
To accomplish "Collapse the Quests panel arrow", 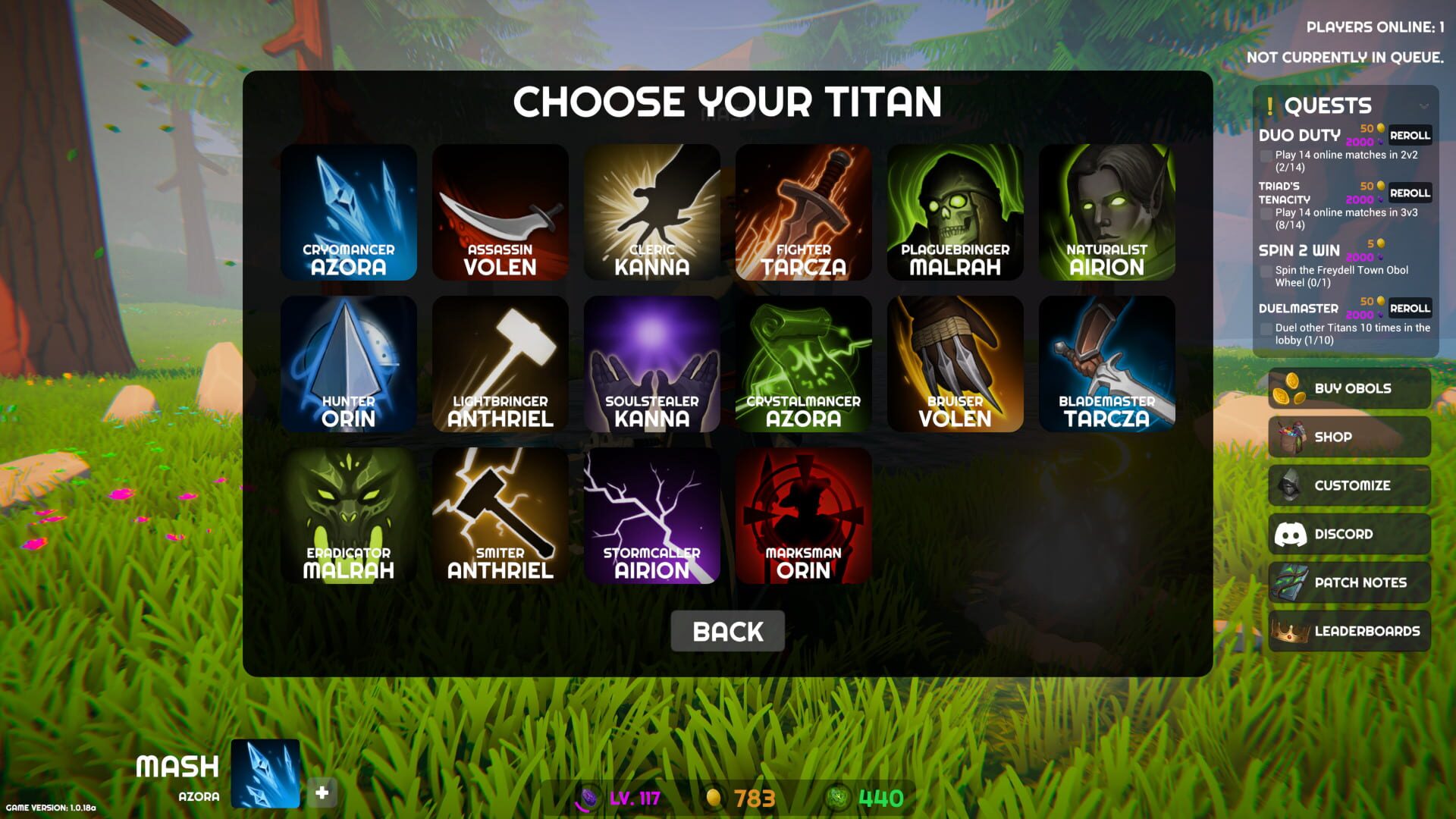I will 1423,106.
